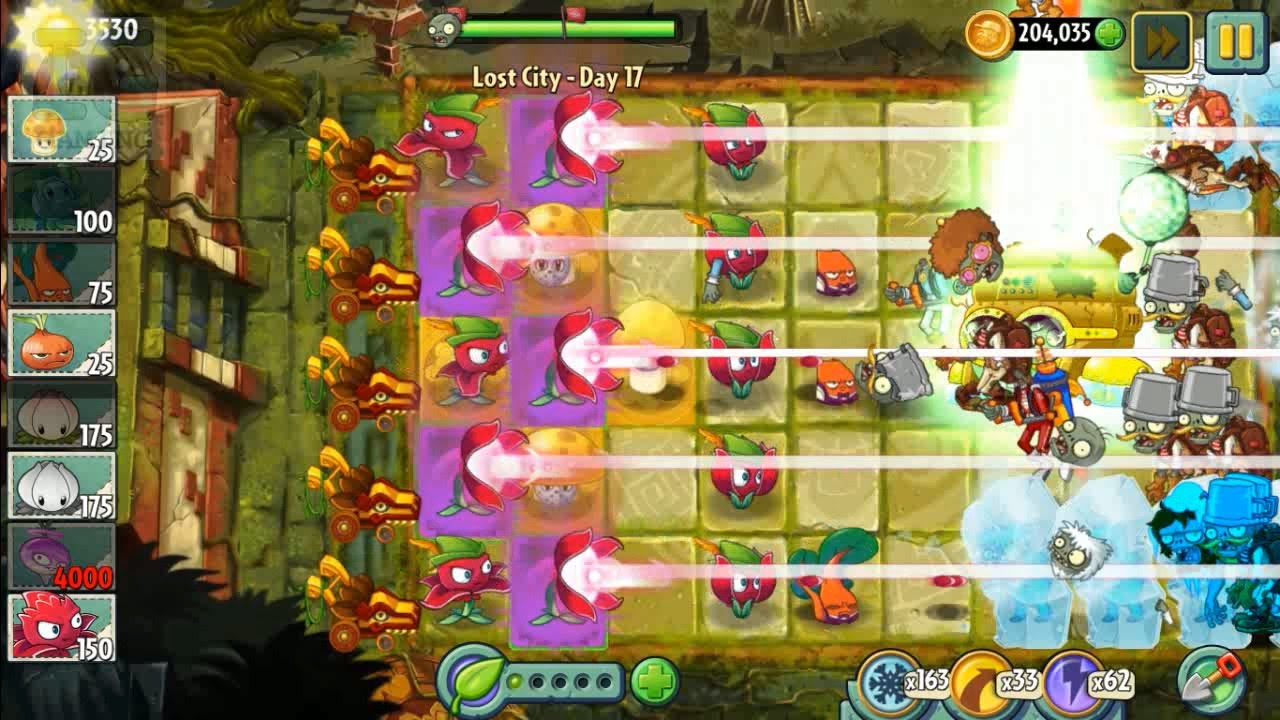
Task: Open the leaf Plant Food meter icon
Action: coord(466,685)
